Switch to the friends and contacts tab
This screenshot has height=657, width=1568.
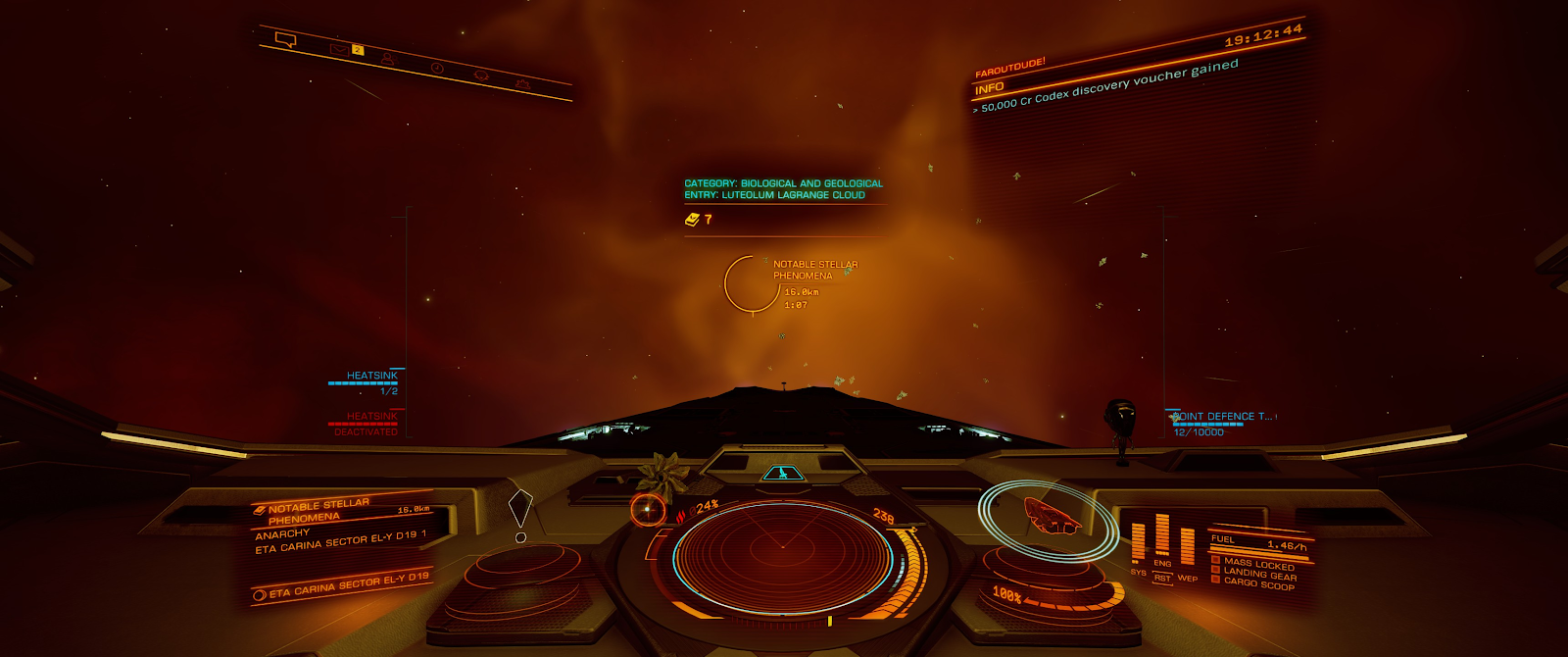pyautogui.click(x=387, y=59)
